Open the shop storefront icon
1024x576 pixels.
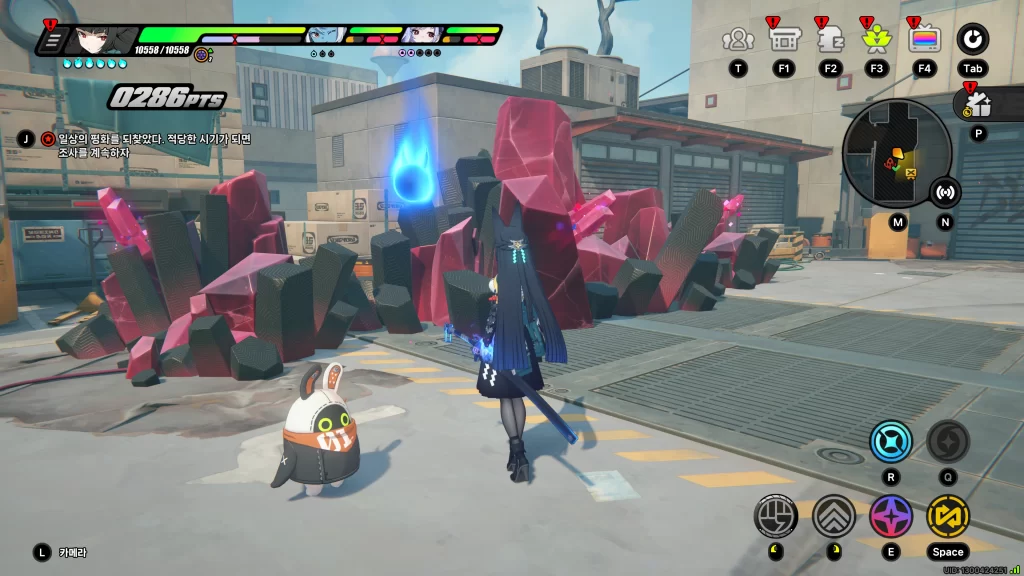(x=783, y=39)
